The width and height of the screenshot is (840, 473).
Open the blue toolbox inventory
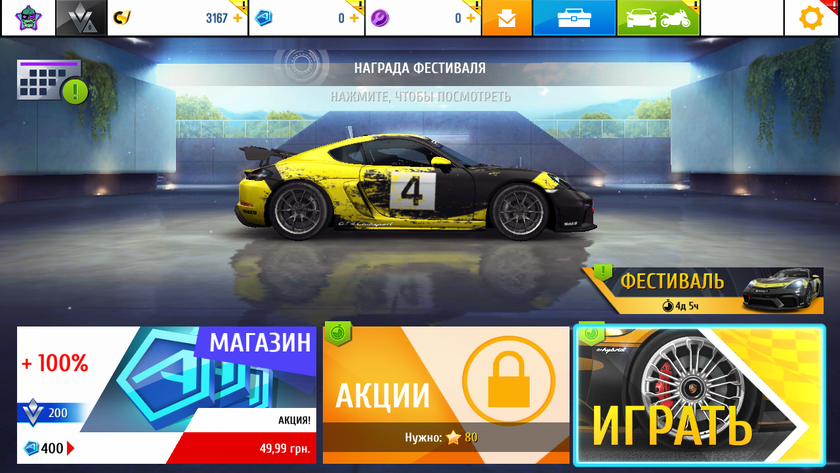(x=588, y=18)
